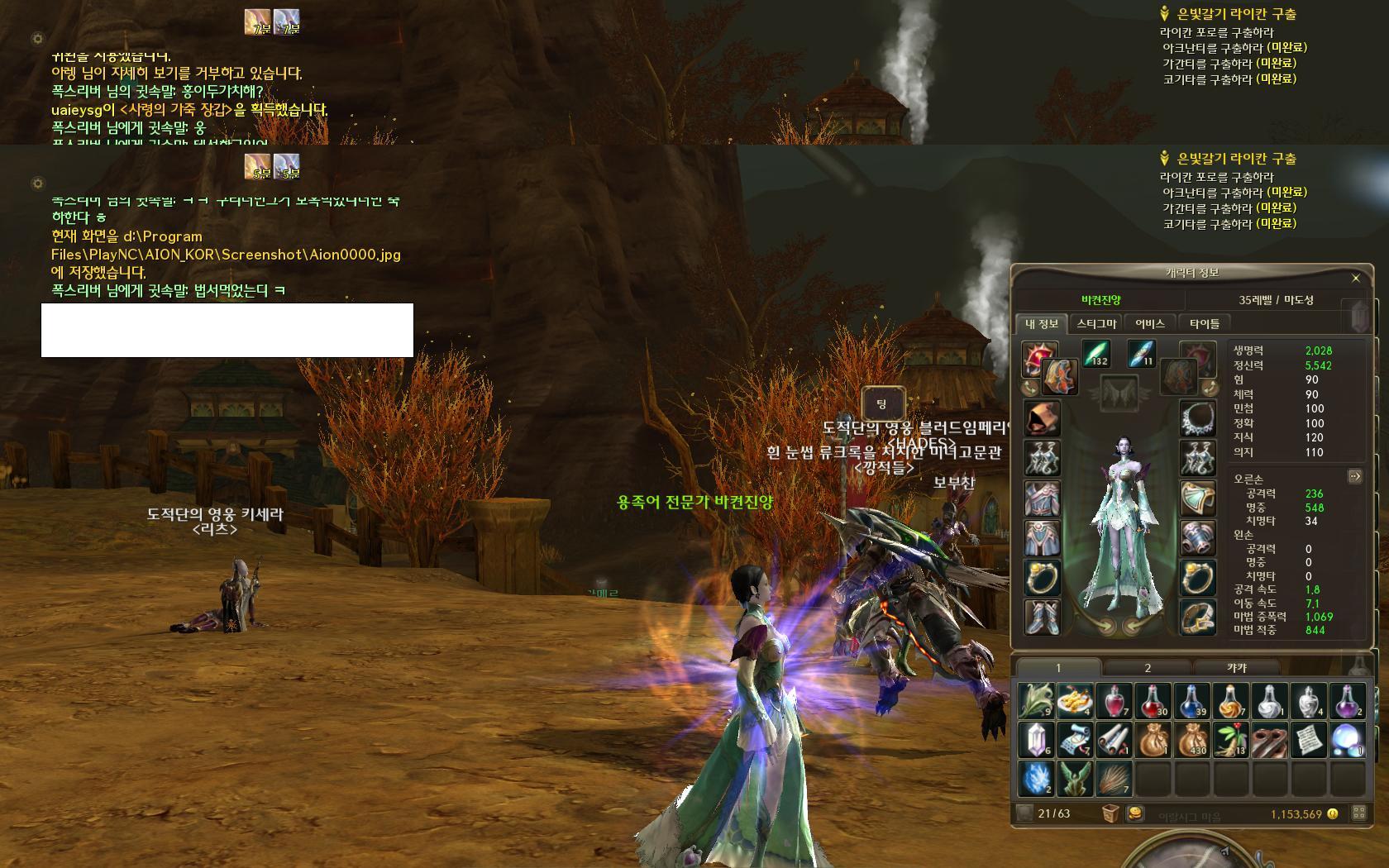The image size is (1389, 868).
Task: Close the character info window
Action: [1355, 278]
